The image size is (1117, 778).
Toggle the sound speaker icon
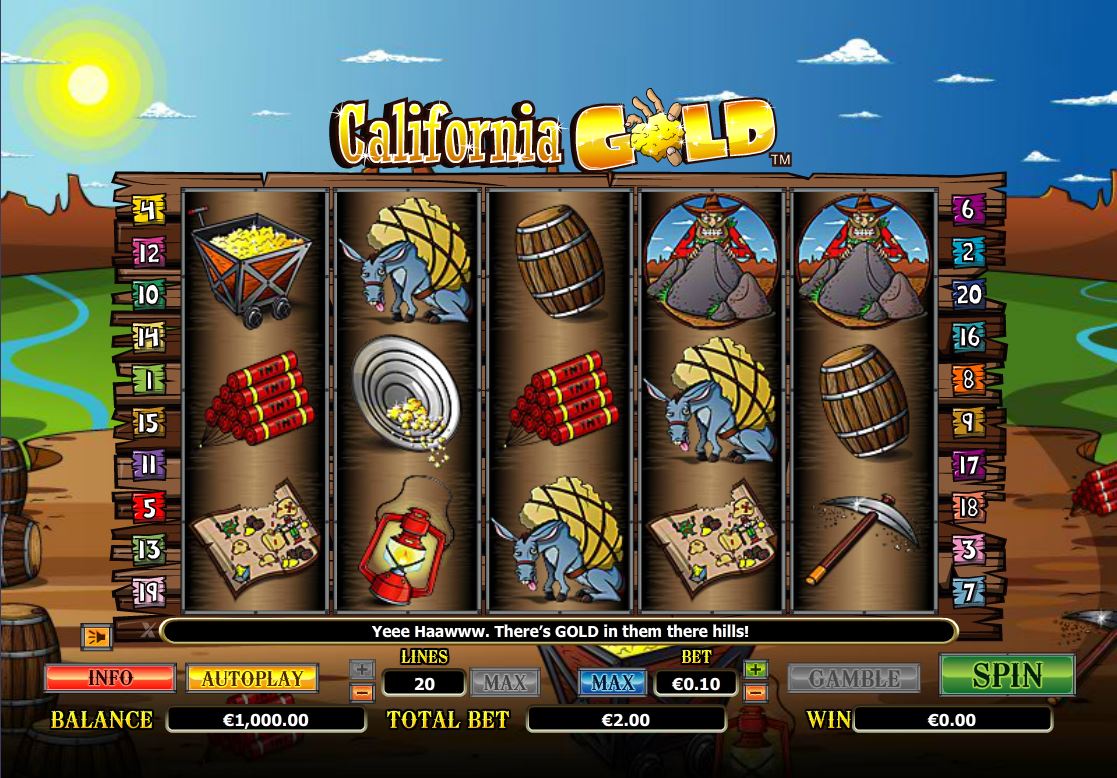pos(97,634)
